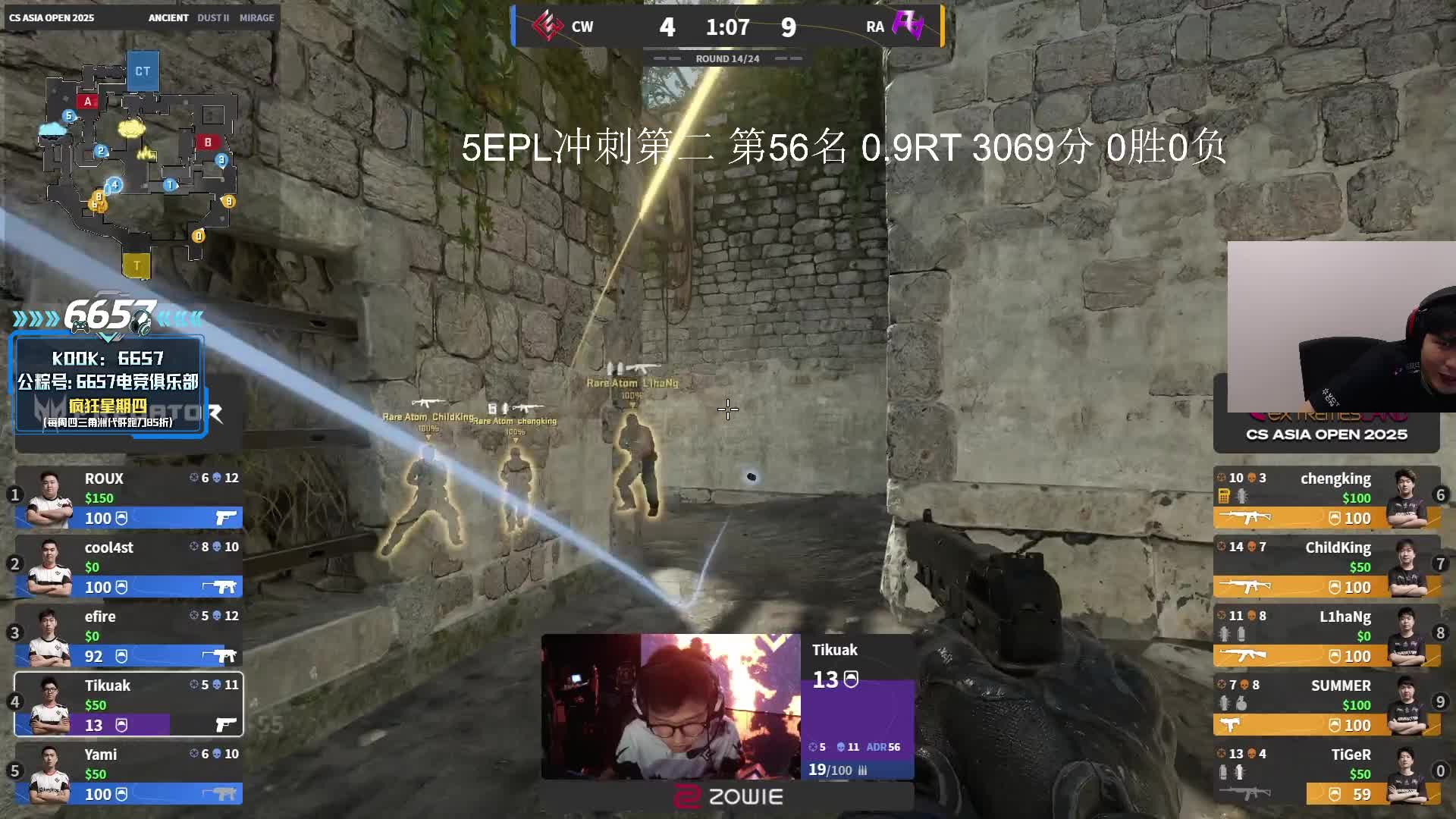Click the CW team logo
This screenshot has width=1456, height=819.
[x=547, y=27]
